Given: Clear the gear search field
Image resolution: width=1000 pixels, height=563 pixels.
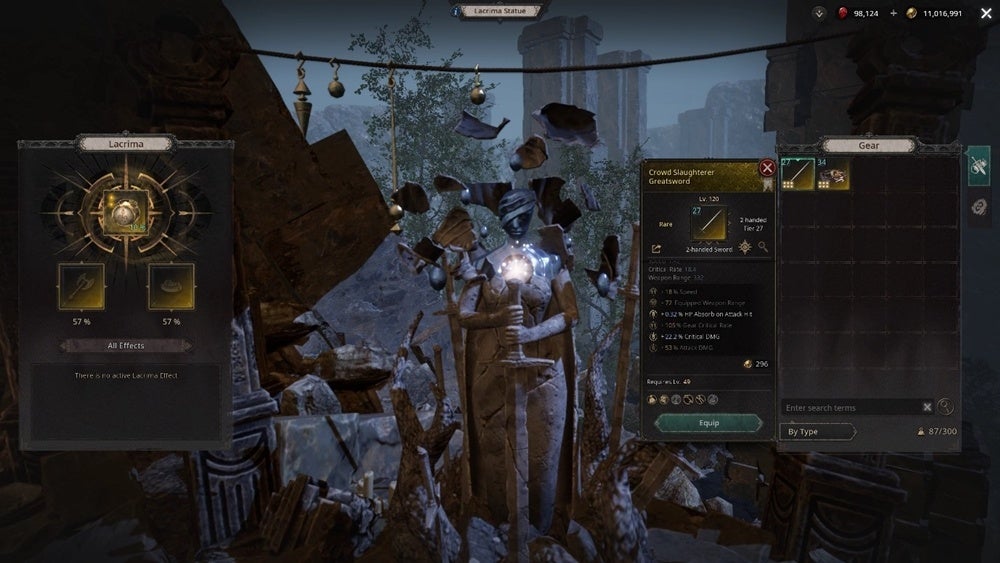Looking at the screenshot, I should point(927,408).
